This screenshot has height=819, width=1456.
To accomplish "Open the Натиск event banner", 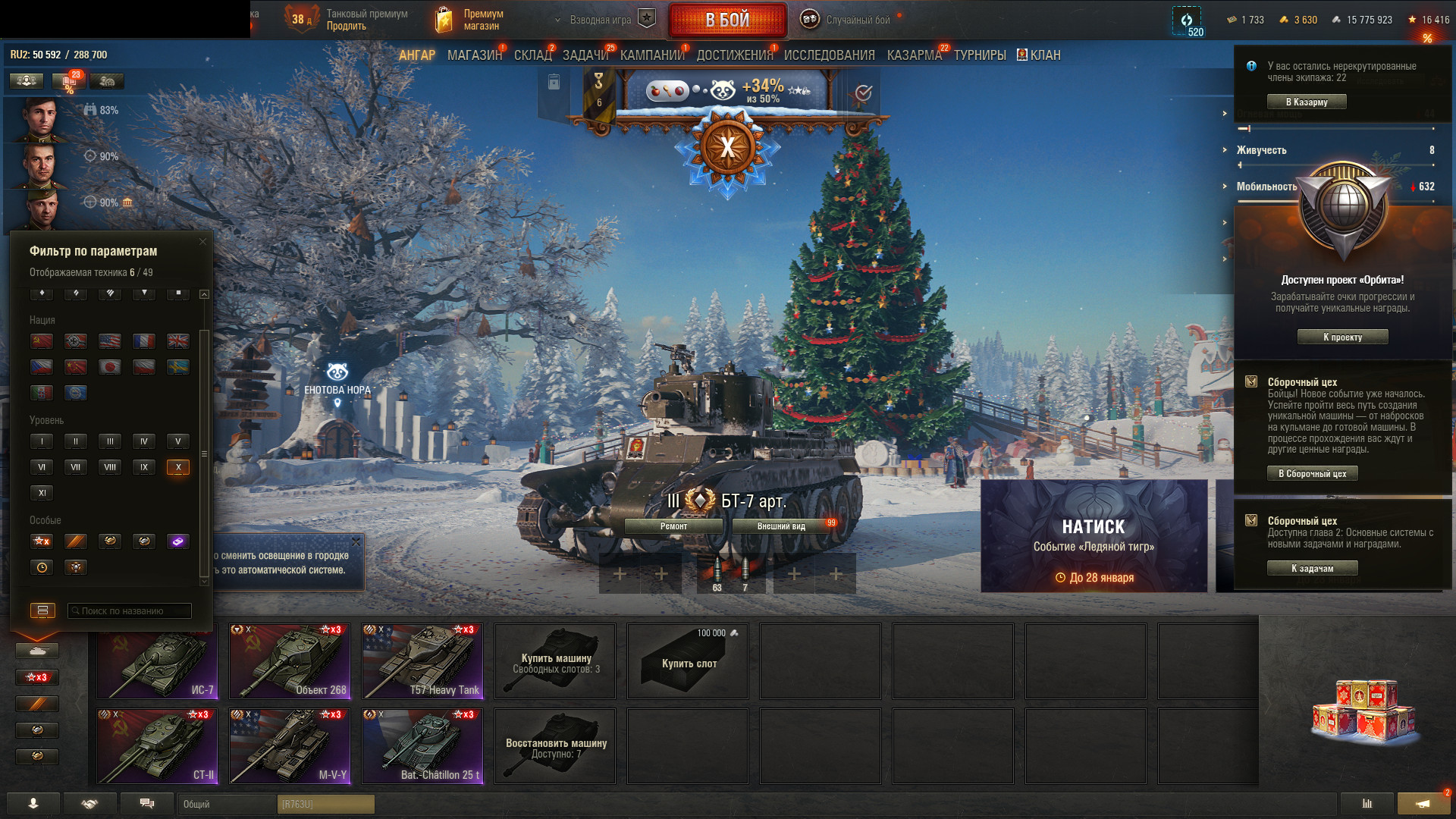I will point(1094,536).
